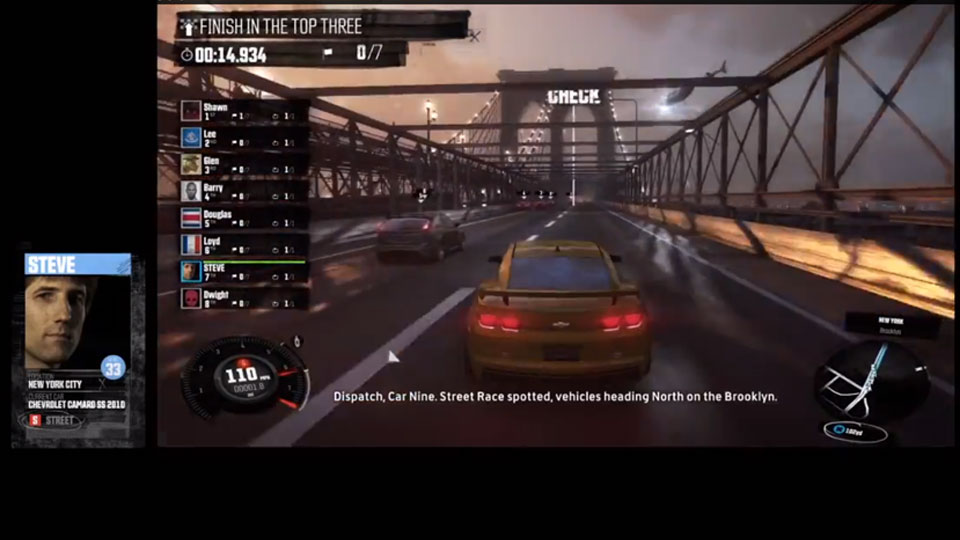The width and height of the screenshot is (960, 540).
Task: Select Barry's leaderboard row
Action: click(243, 191)
